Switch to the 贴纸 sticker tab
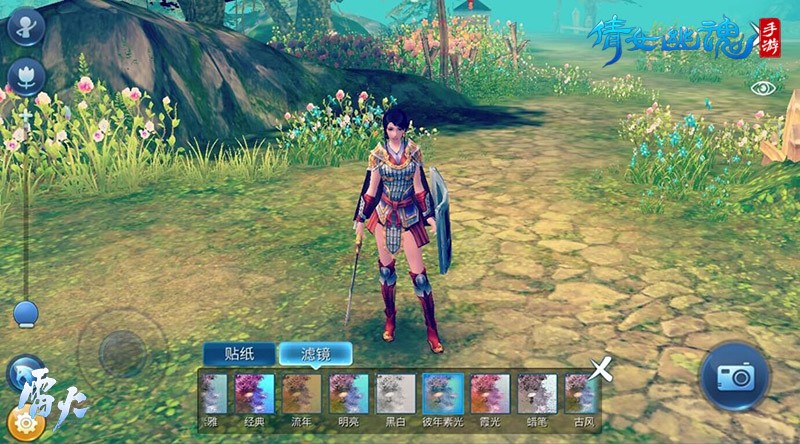This screenshot has width=800, height=444. [238, 353]
